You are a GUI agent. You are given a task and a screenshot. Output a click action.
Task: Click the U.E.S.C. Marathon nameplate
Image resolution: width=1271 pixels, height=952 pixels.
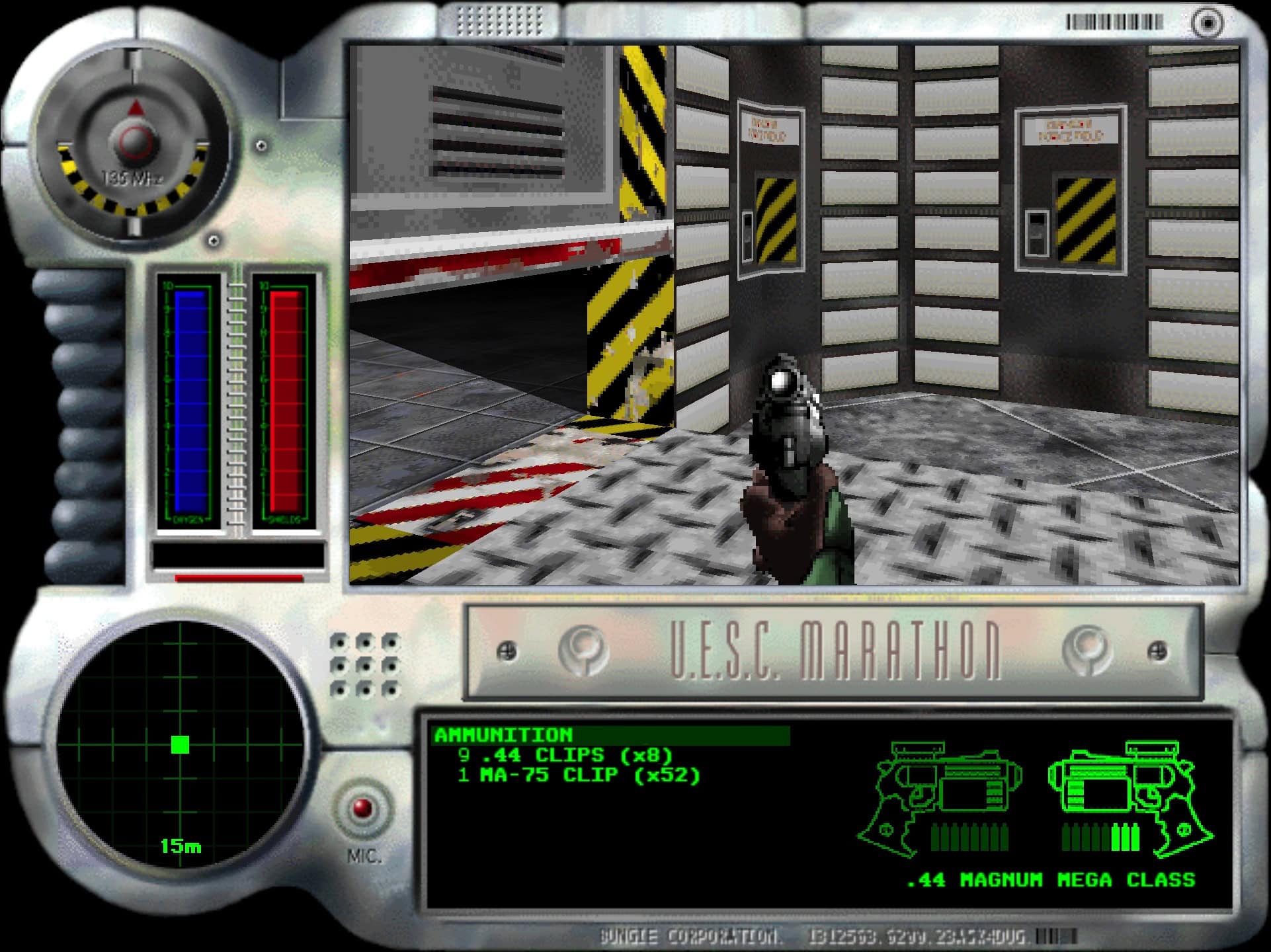point(833,652)
